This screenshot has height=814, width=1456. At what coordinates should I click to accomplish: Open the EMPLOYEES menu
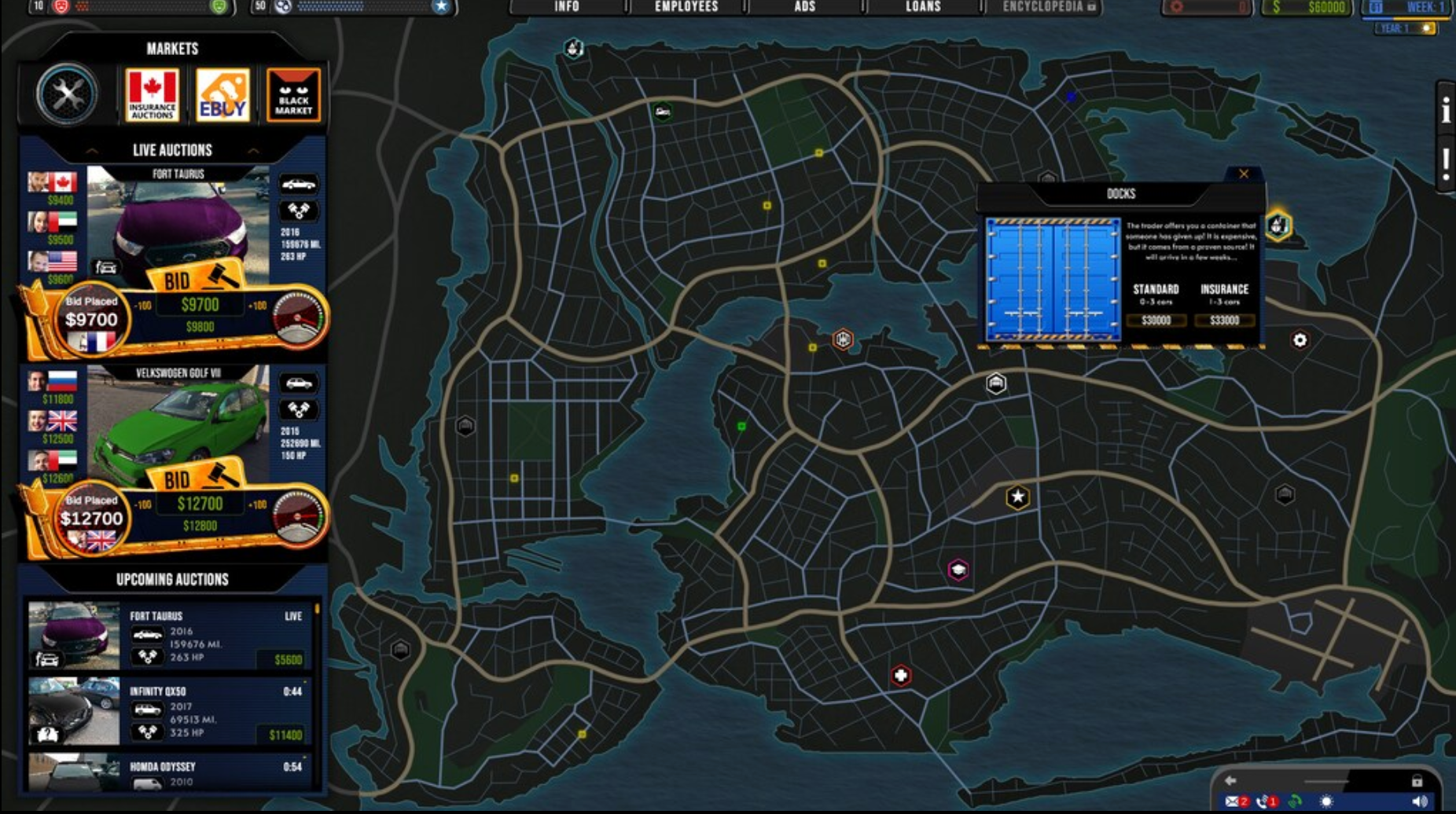point(686,6)
